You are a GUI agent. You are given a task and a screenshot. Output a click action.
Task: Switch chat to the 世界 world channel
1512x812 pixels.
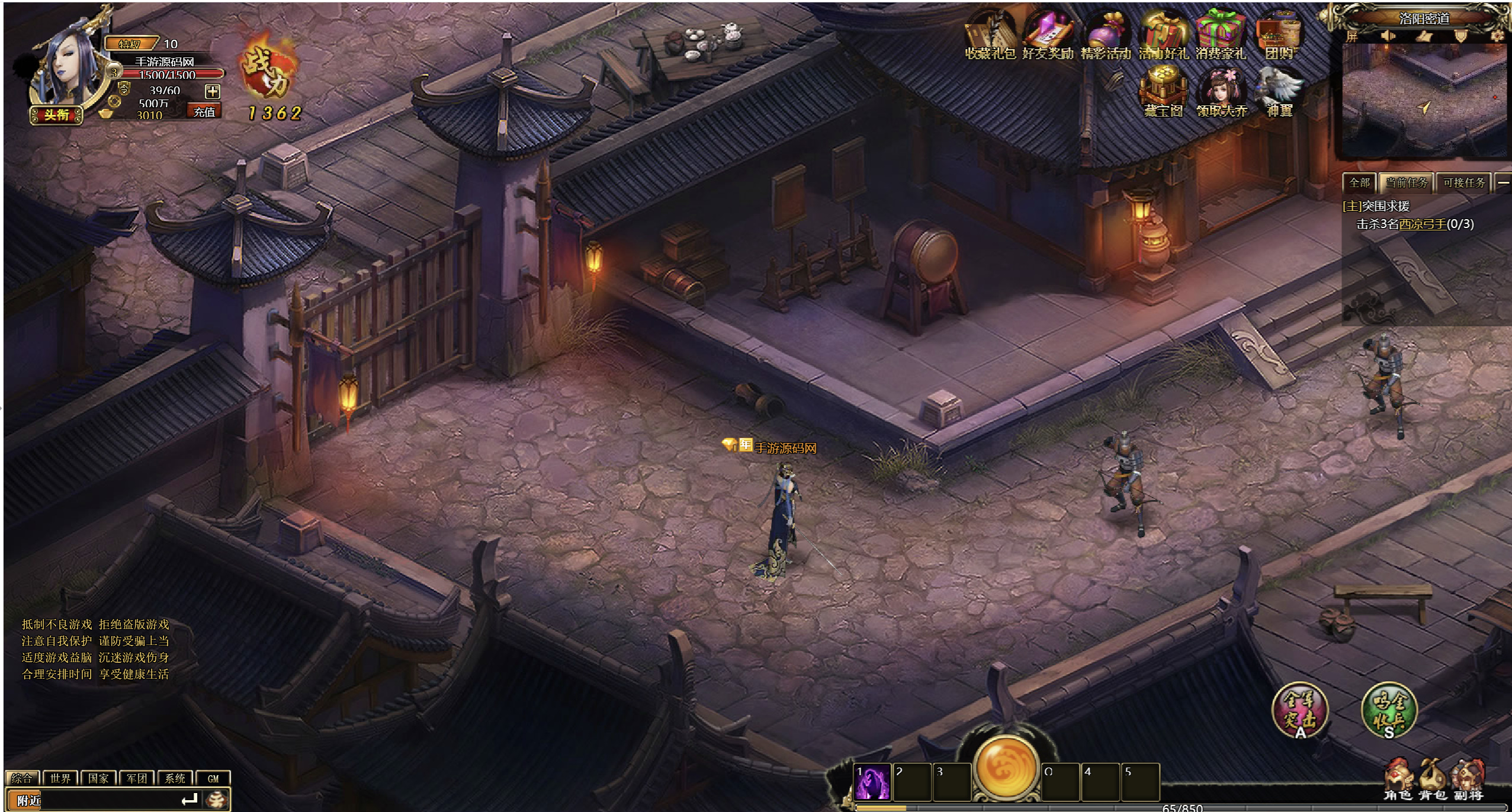pos(60,778)
